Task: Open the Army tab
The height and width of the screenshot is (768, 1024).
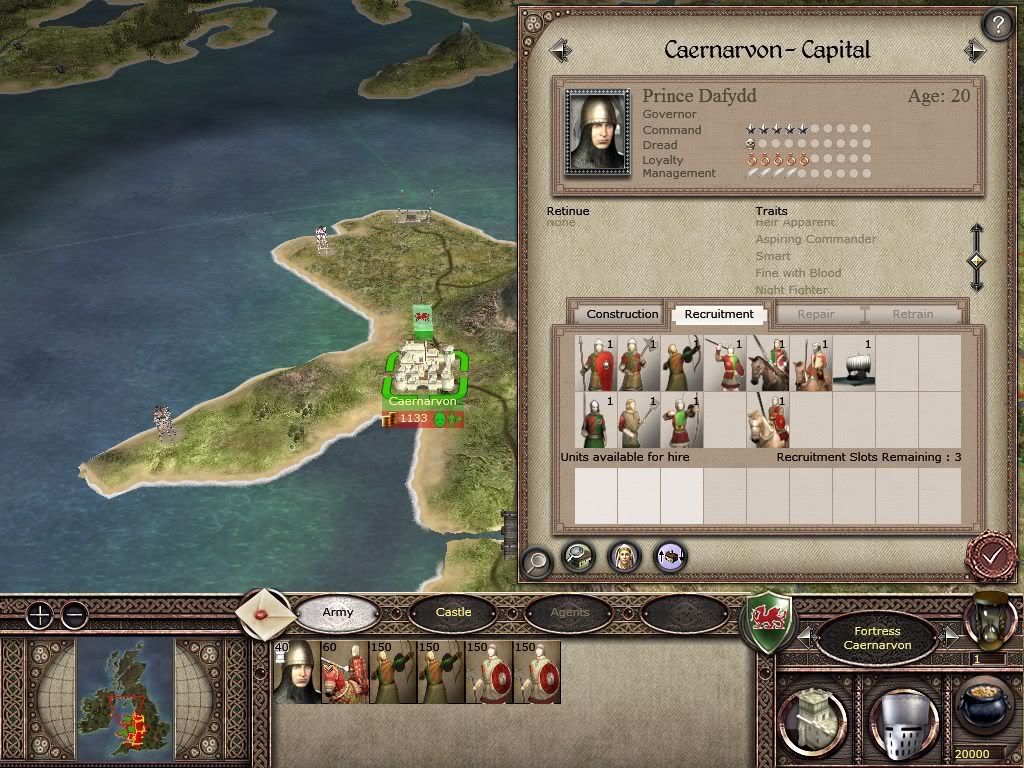Action: (338, 612)
